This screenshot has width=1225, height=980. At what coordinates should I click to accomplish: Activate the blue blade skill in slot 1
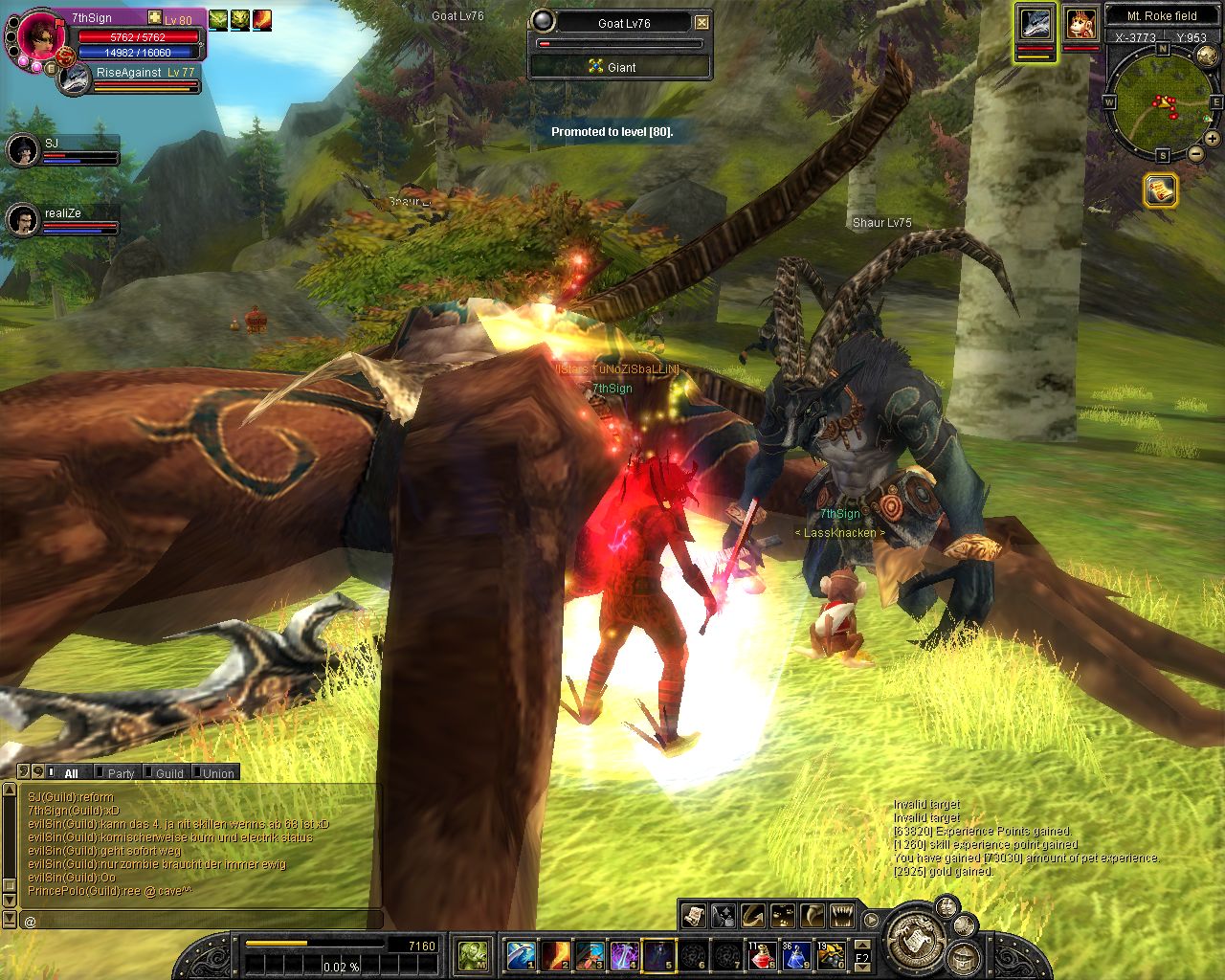tap(521, 955)
